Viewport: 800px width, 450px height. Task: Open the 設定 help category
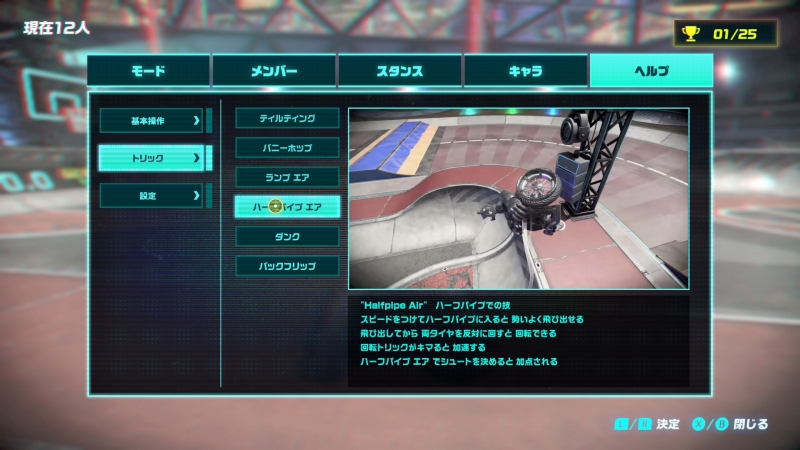(x=152, y=196)
